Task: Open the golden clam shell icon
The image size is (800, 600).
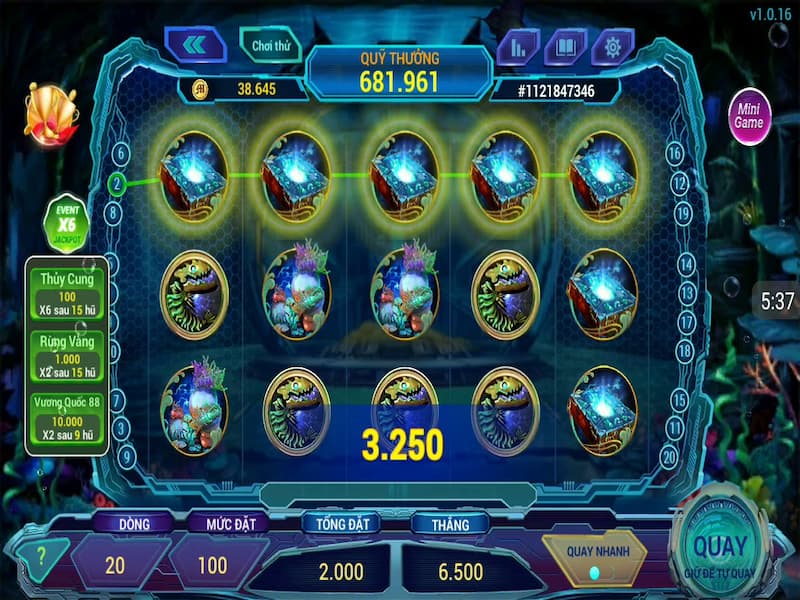Action: pyautogui.click(x=47, y=113)
